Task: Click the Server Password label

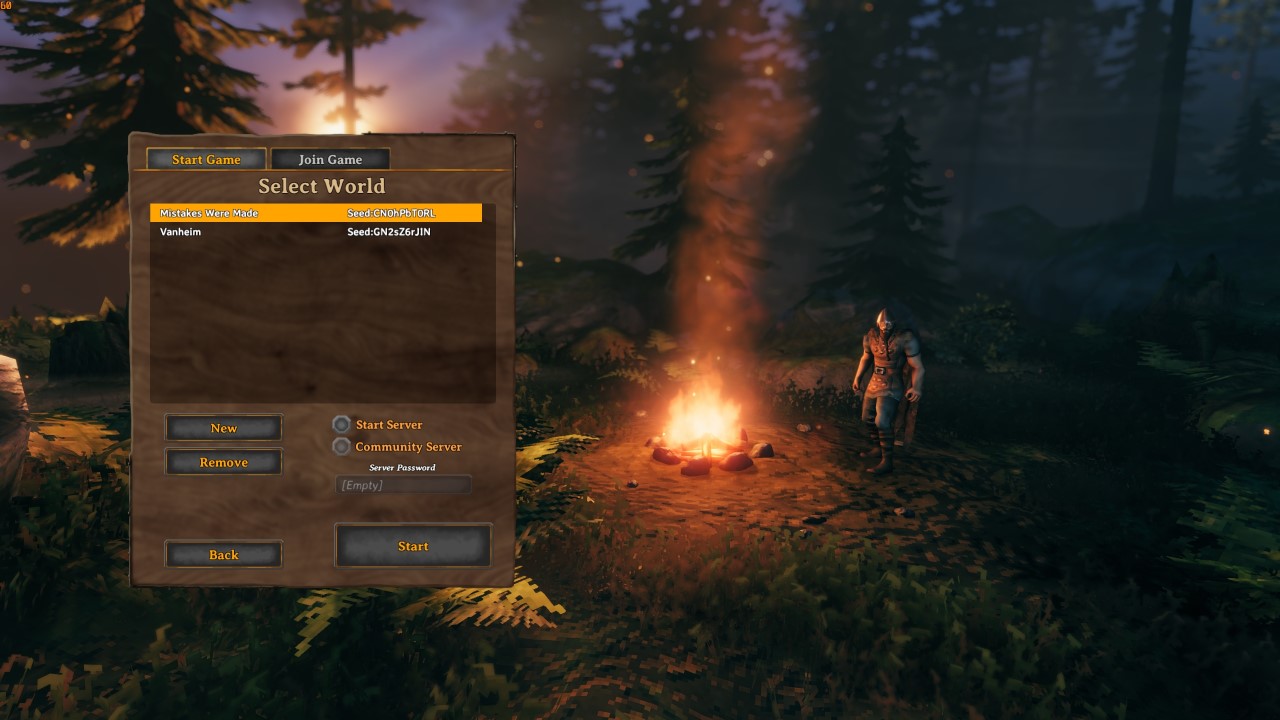Action: pyautogui.click(x=403, y=466)
